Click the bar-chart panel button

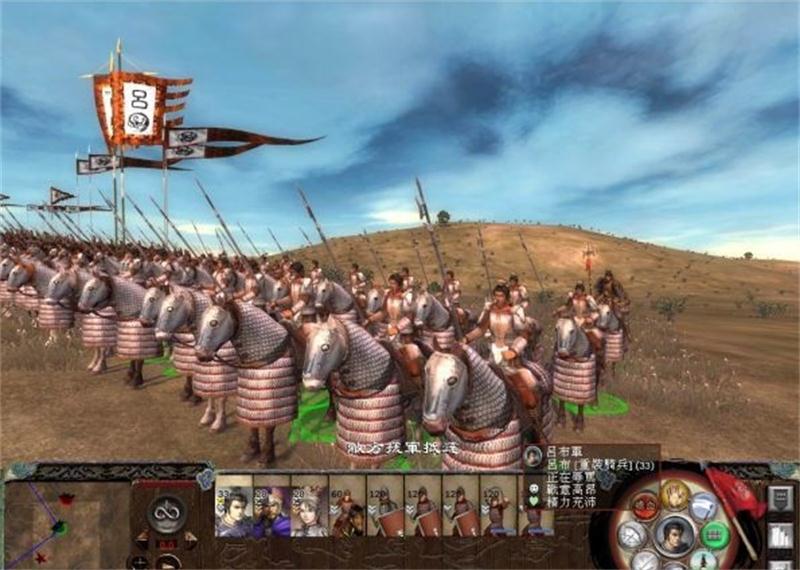781,535
